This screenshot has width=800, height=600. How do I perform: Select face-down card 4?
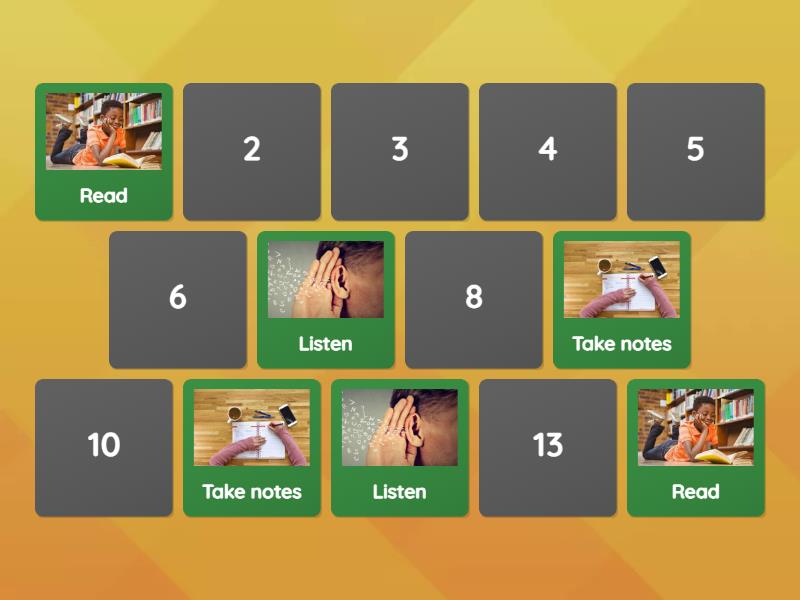(548, 151)
